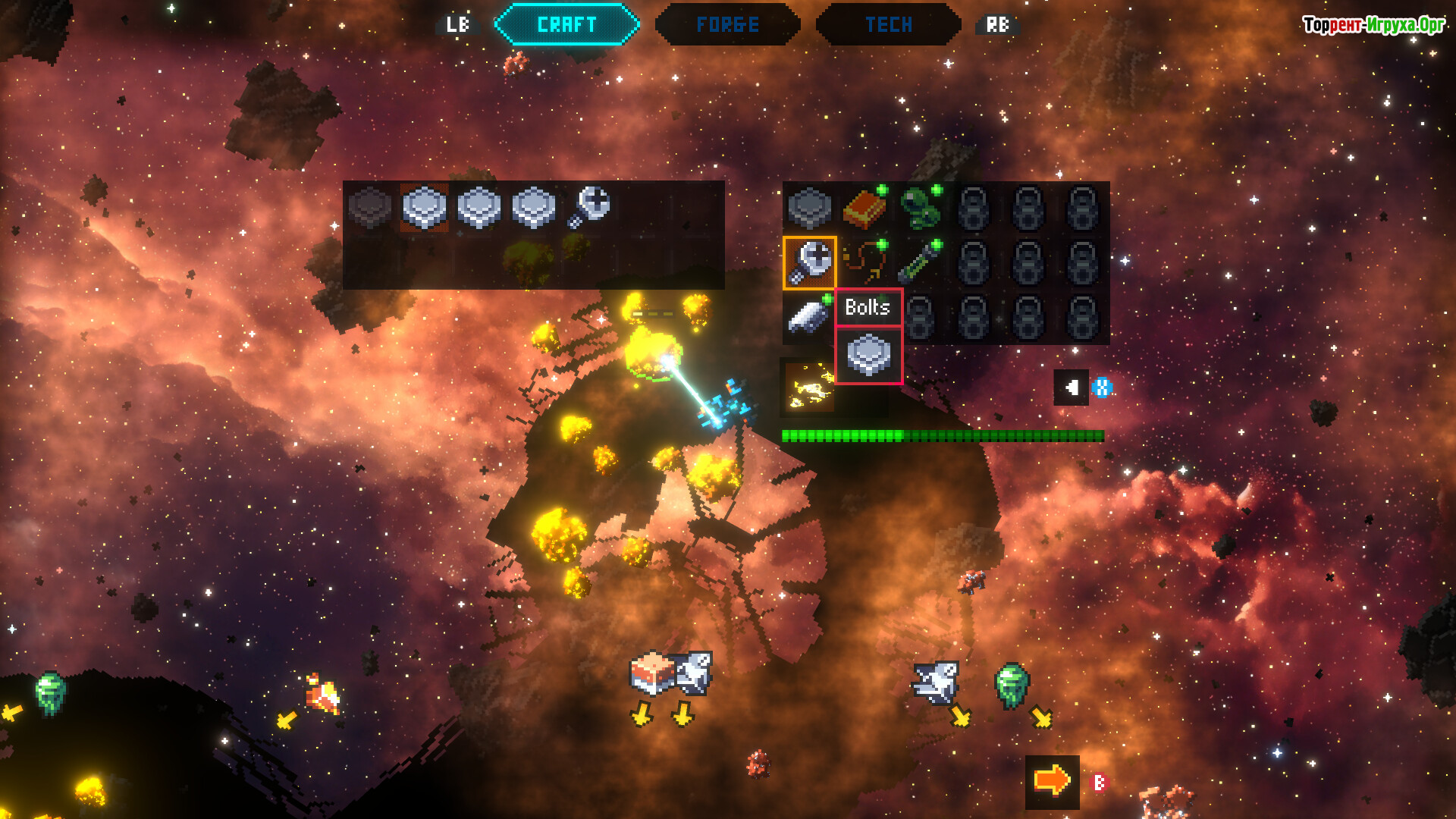
Task: Choose the selected Bolts recipe with orange border
Action: [x=809, y=262]
